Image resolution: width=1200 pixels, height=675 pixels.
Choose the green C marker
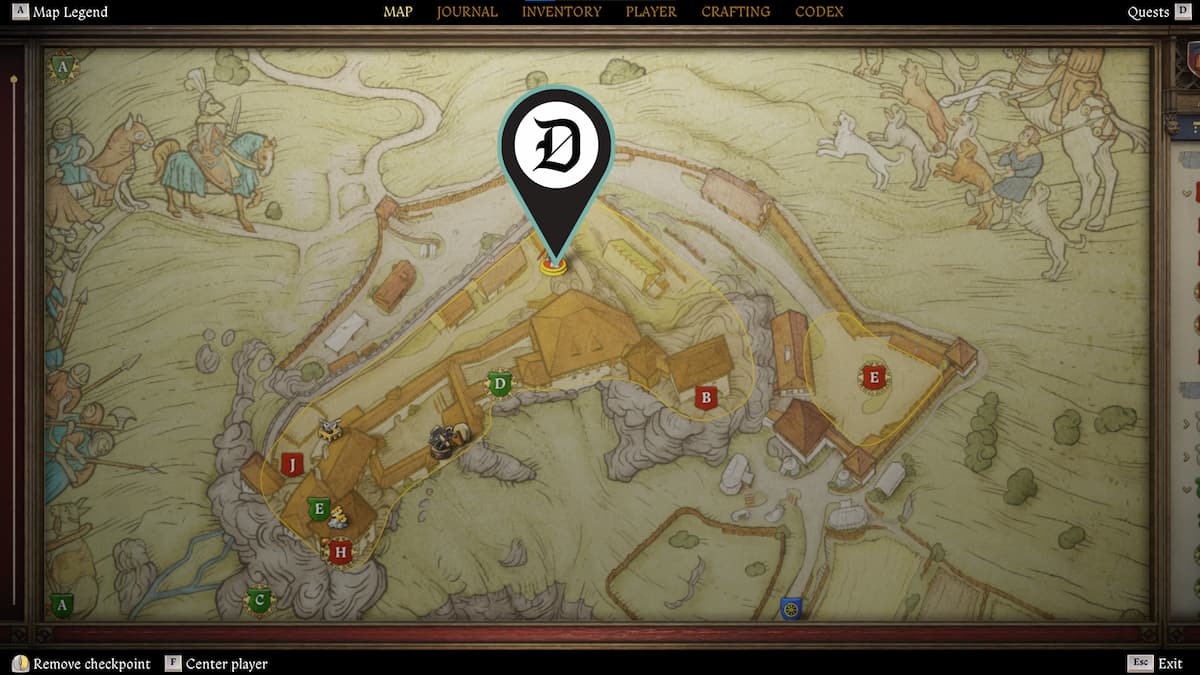coord(260,601)
